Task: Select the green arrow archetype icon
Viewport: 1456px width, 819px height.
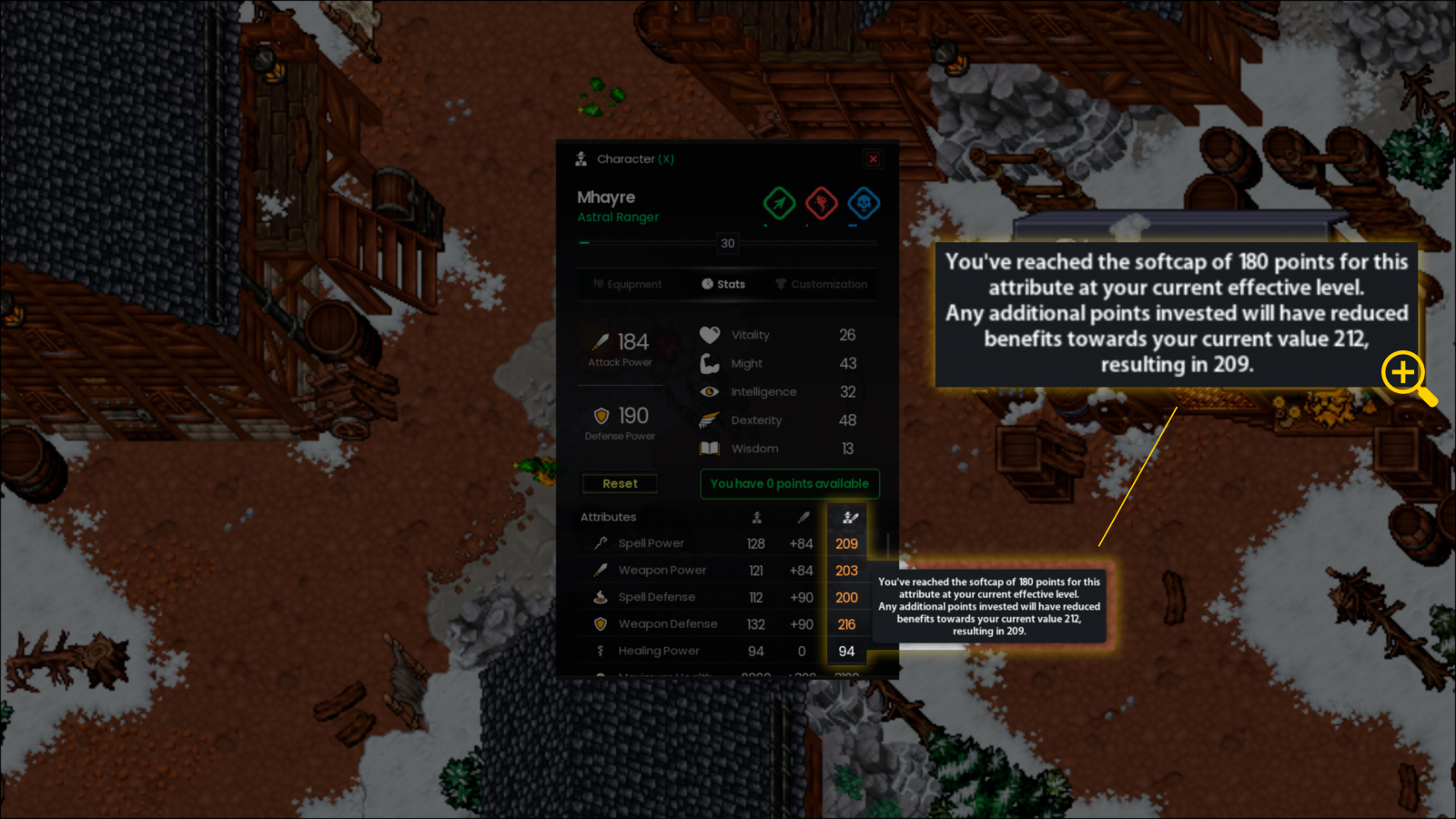Action: (779, 203)
